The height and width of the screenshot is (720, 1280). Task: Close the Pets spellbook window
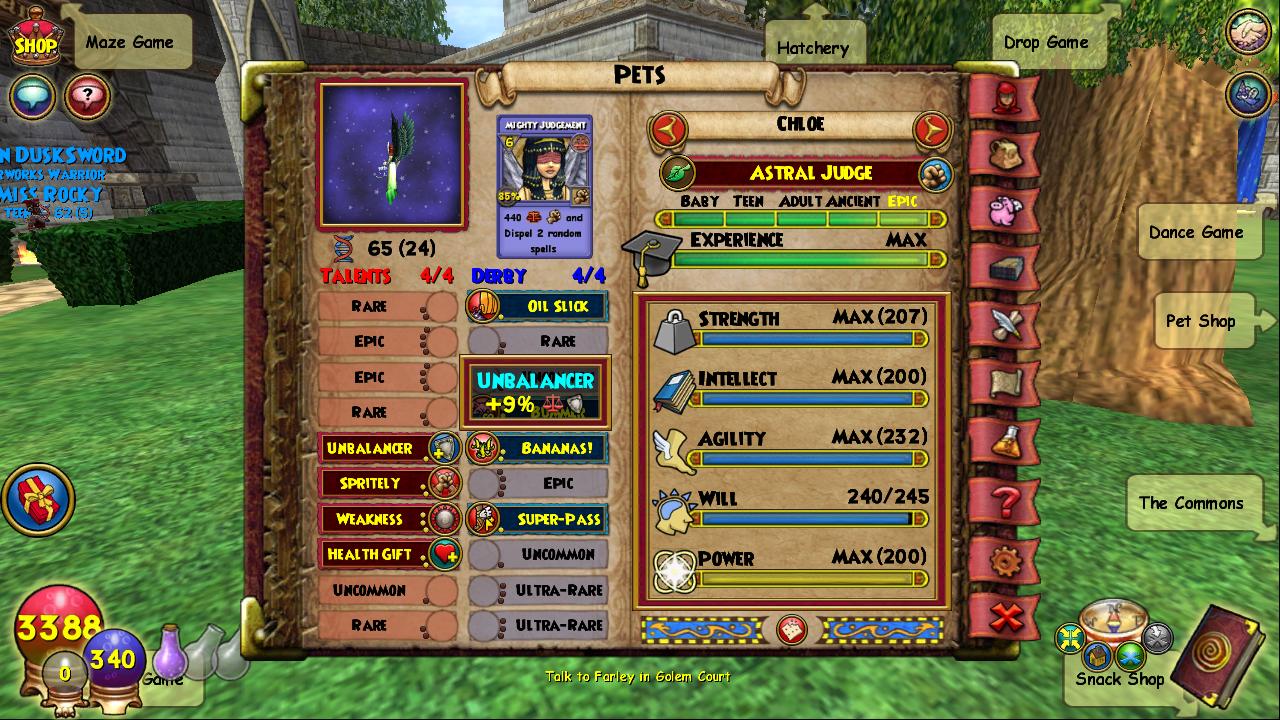pyautogui.click(x=1006, y=617)
